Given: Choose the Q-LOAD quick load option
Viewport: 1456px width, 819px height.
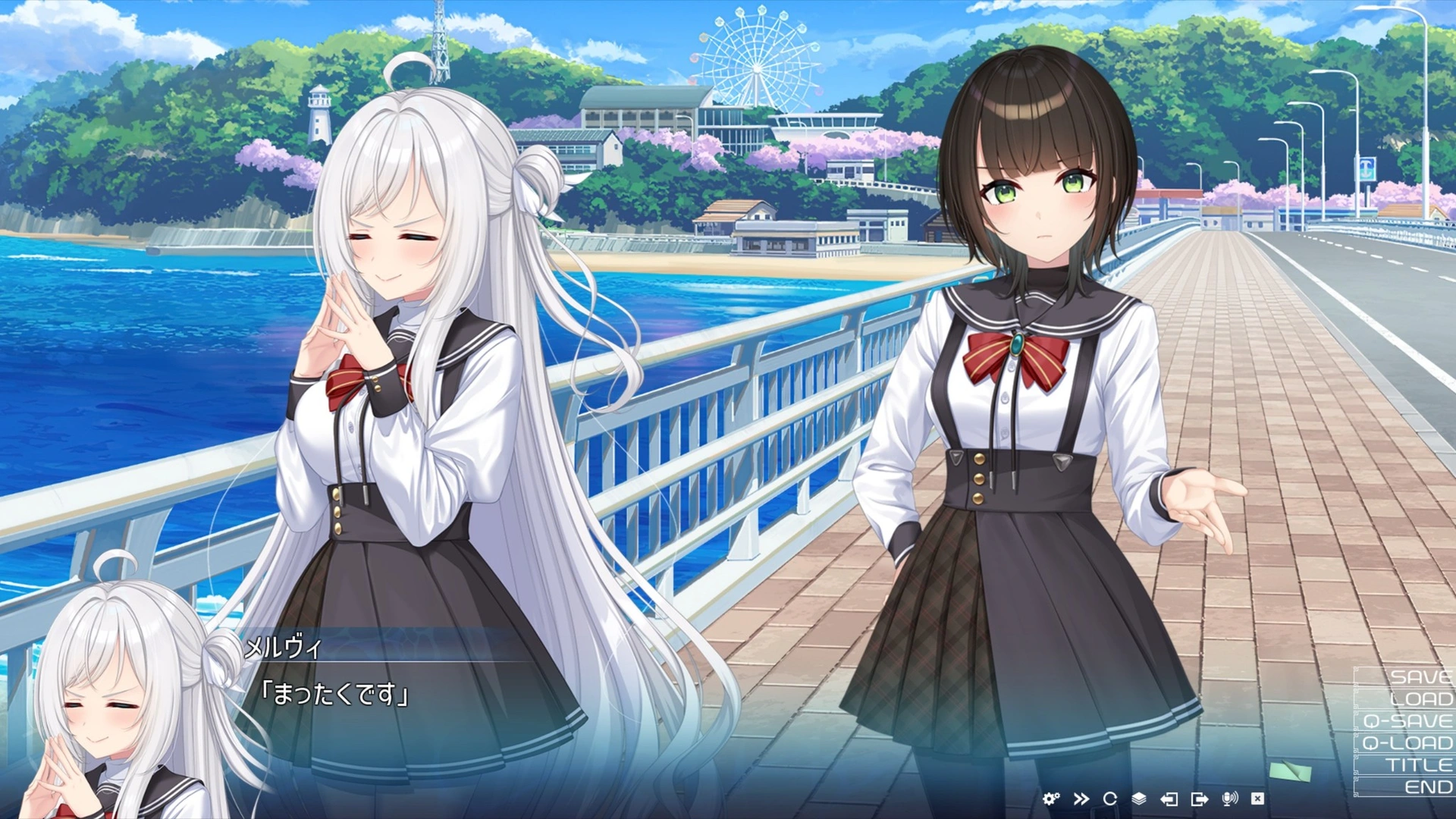Looking at the screenshot, I should 1407,743.
